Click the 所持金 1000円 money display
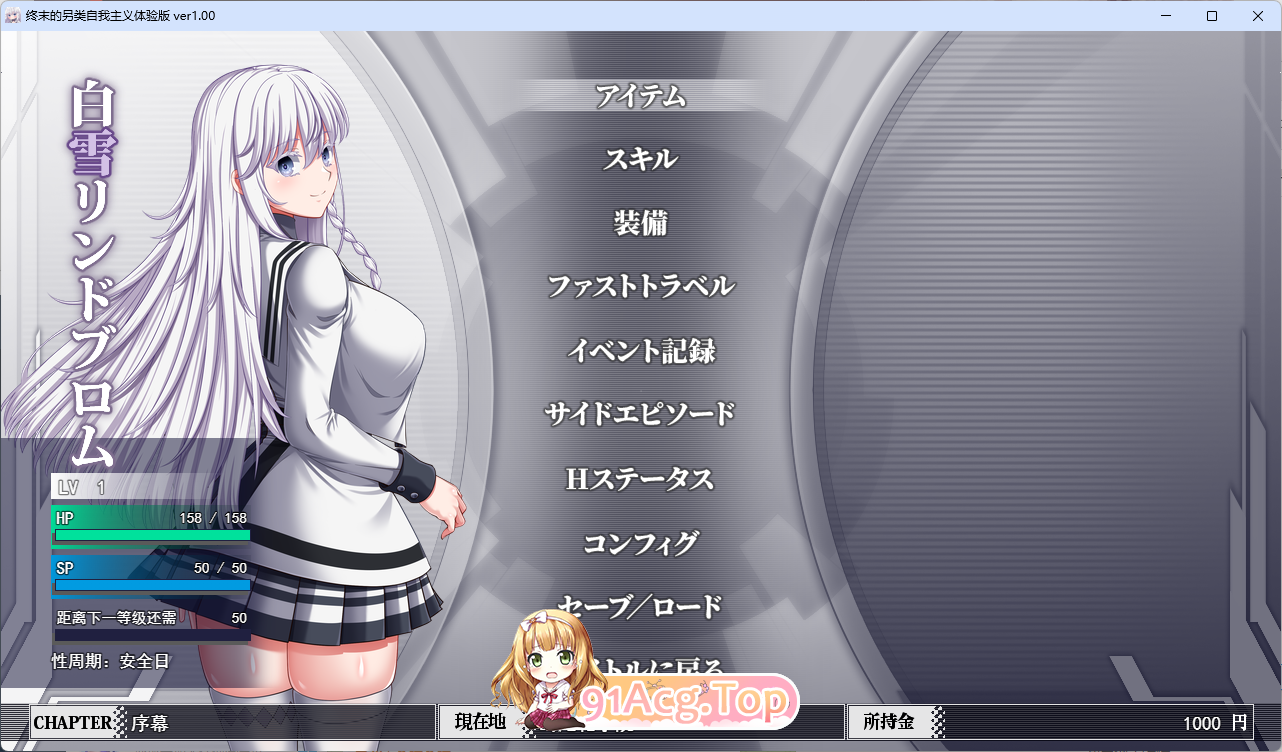 click(1050, 721)
